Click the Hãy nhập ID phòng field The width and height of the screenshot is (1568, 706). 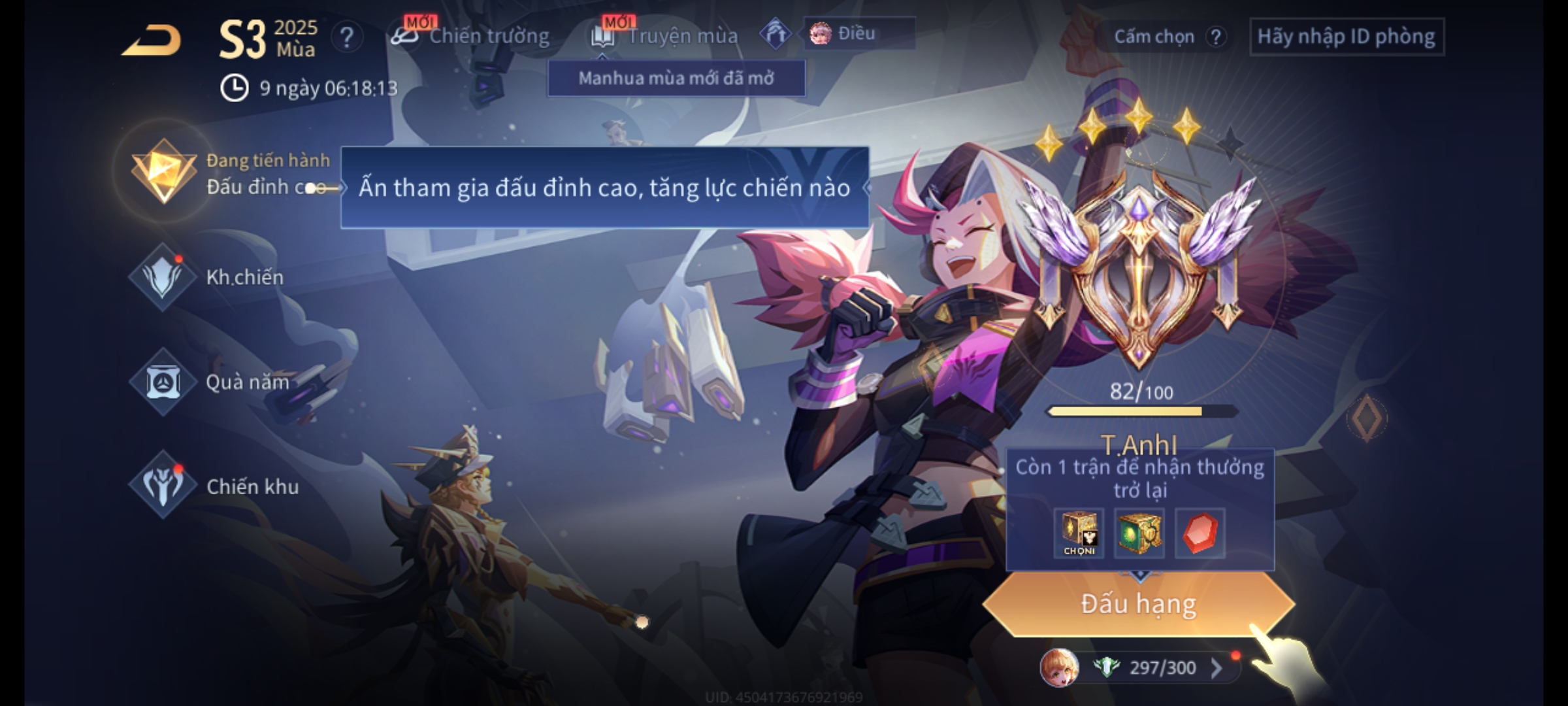click(x=1347, y=37)
